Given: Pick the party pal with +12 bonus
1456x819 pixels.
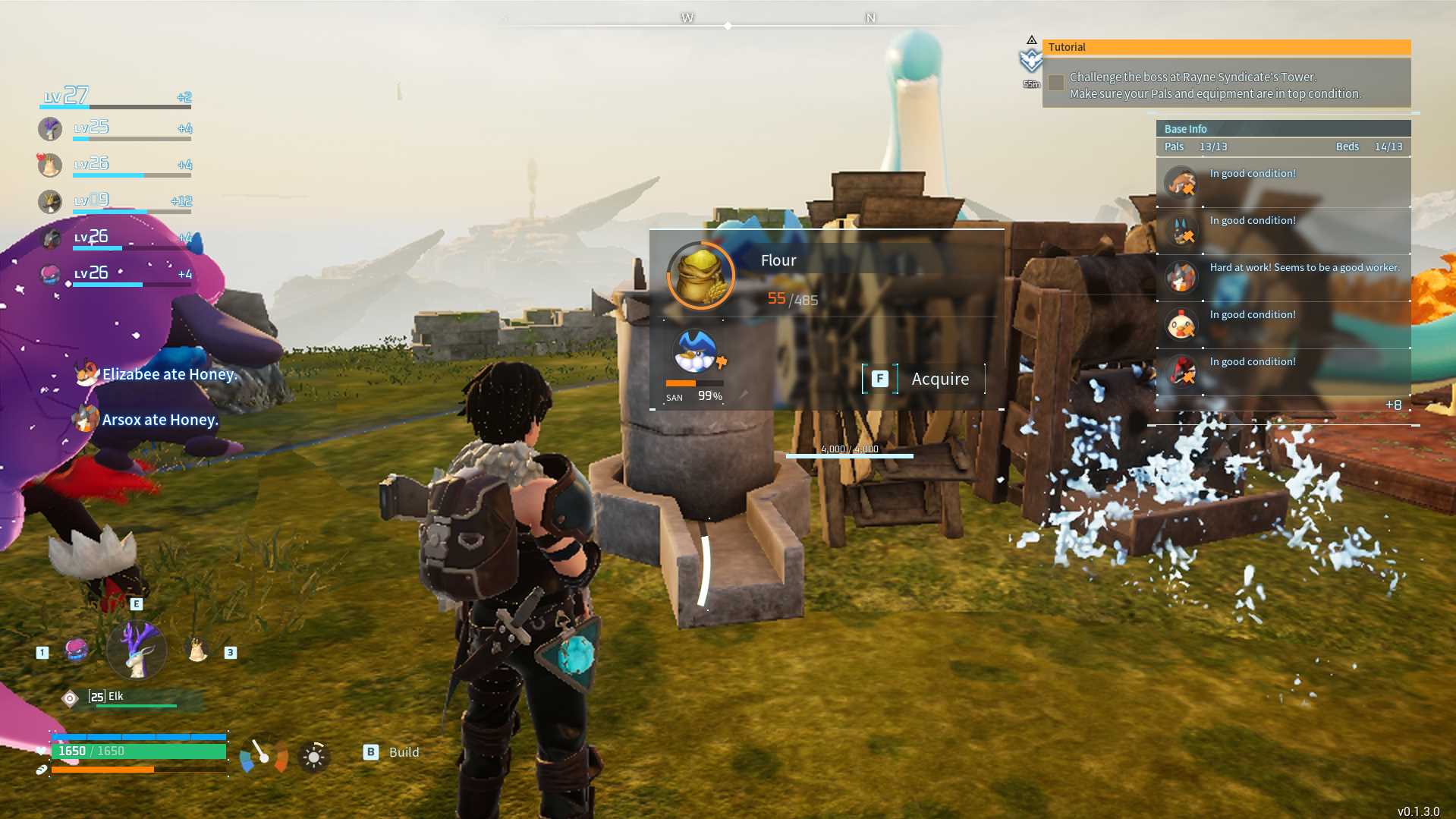Looking at the screenshot, I should [x=50, y=202].
